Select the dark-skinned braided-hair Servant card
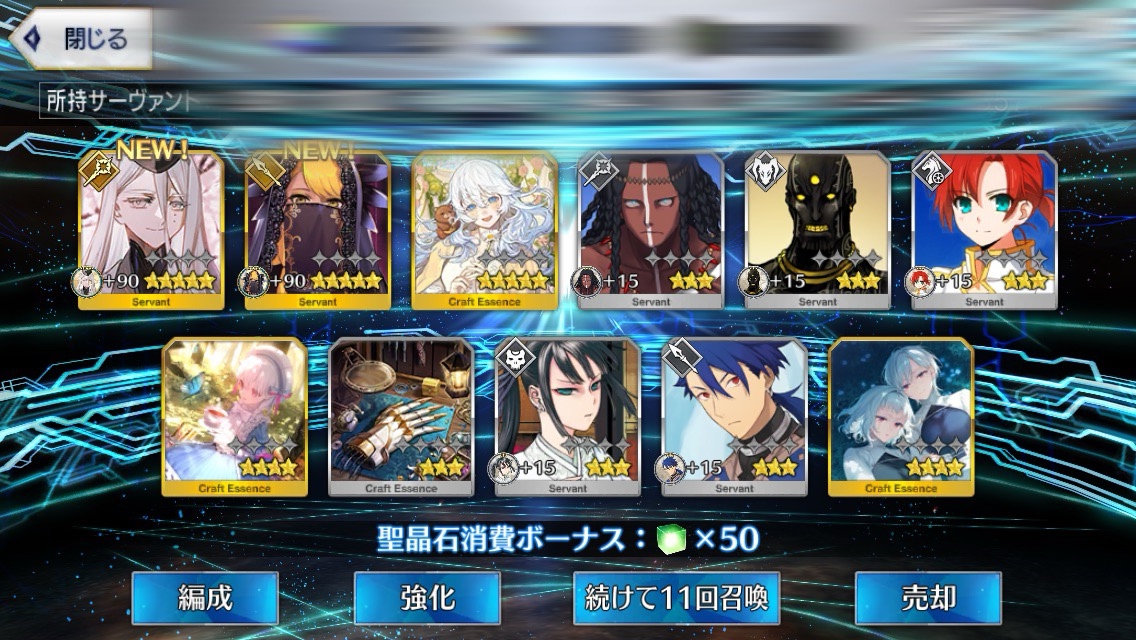1136x640 pixels. 651,230
